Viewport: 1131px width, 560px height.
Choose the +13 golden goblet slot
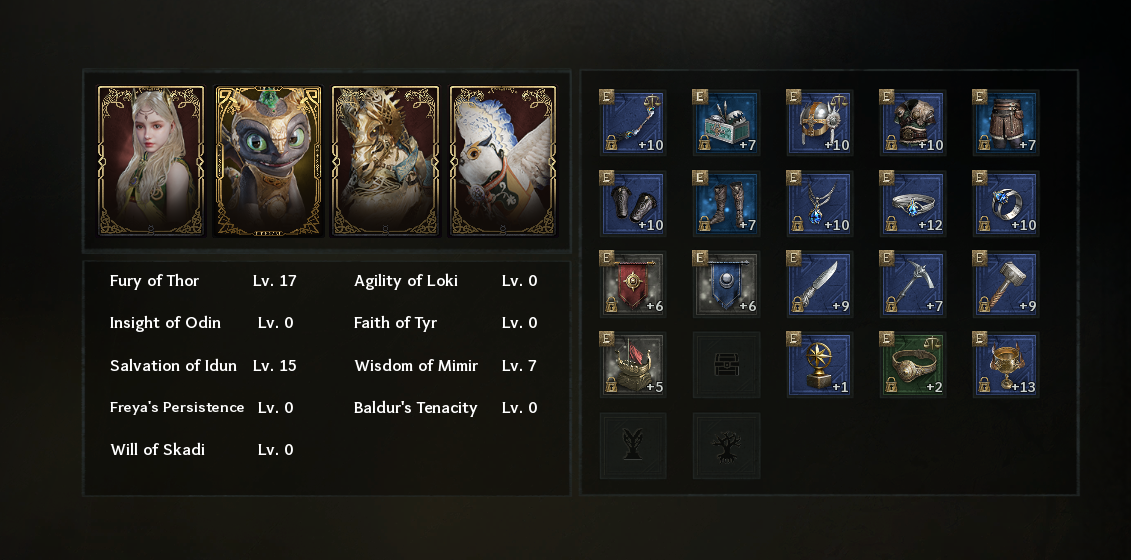pyautogui.click(x=1007, y=365)
